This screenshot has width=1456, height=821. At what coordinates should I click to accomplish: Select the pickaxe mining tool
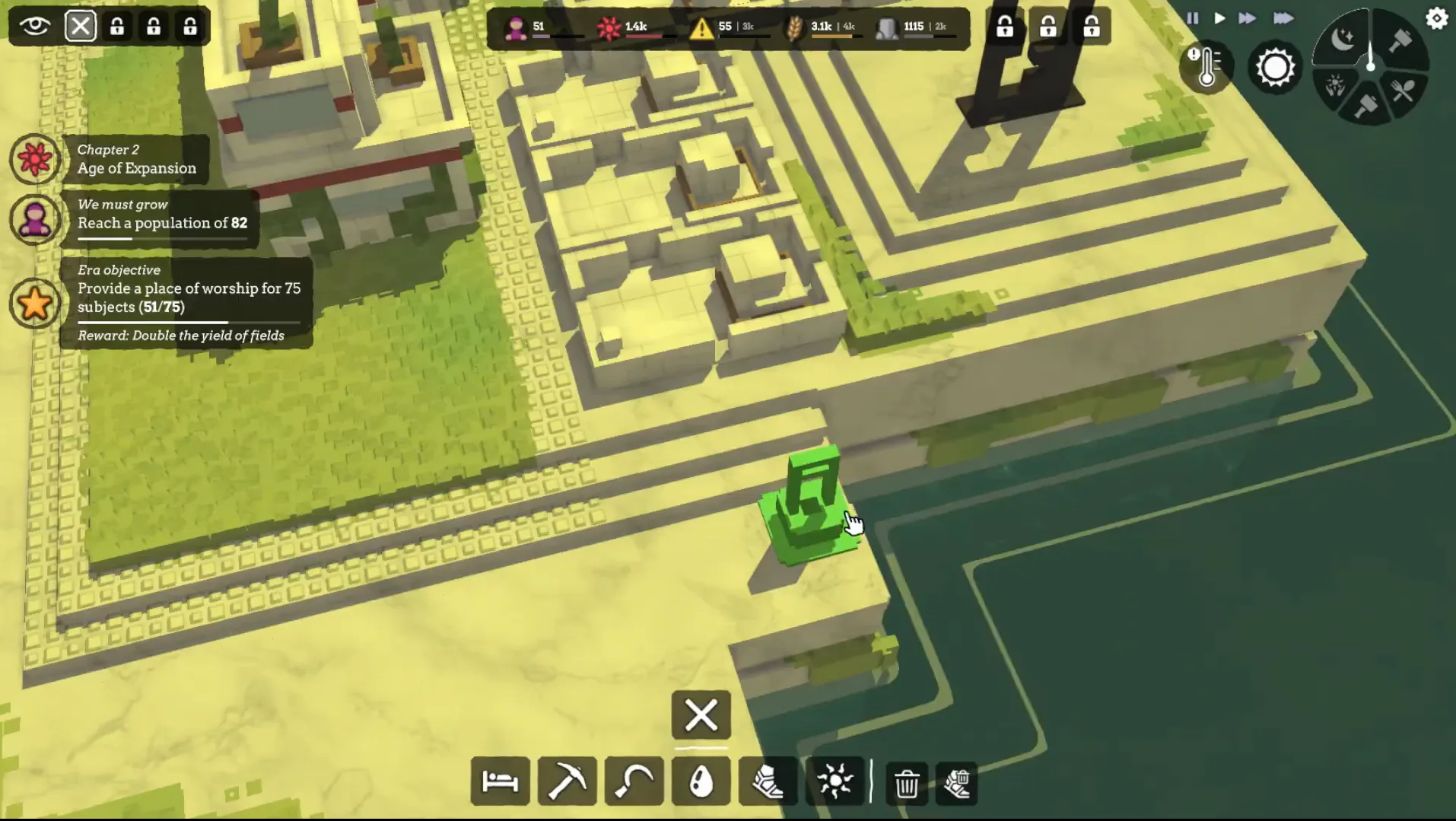pos(567,781)
